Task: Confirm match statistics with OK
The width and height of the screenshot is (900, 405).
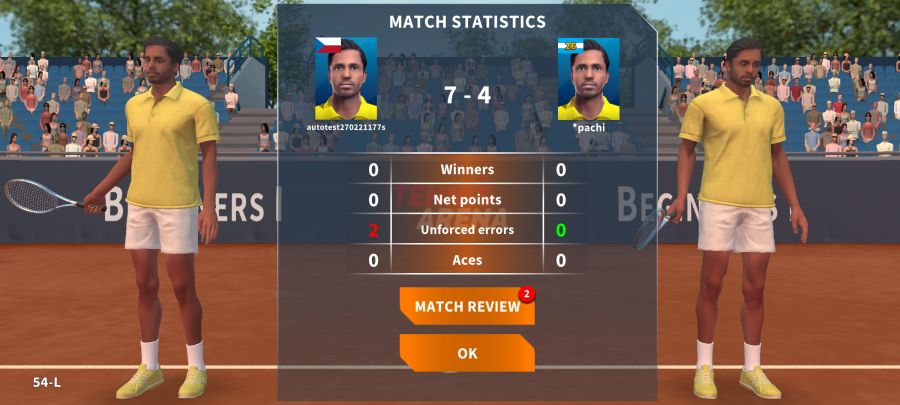Action: click(x=467, y=353)
